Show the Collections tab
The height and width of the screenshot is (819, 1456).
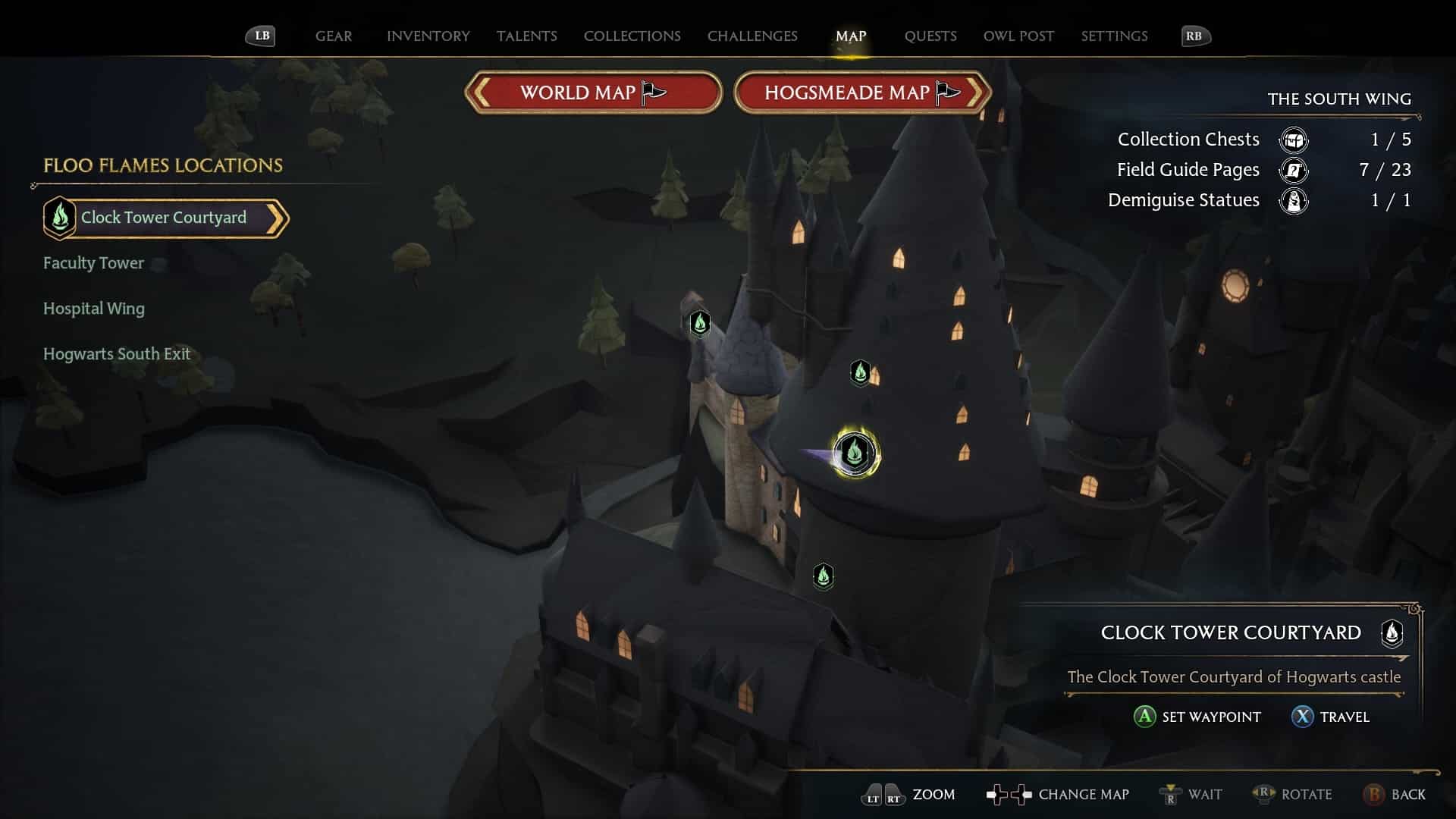(x=632, y=36)
